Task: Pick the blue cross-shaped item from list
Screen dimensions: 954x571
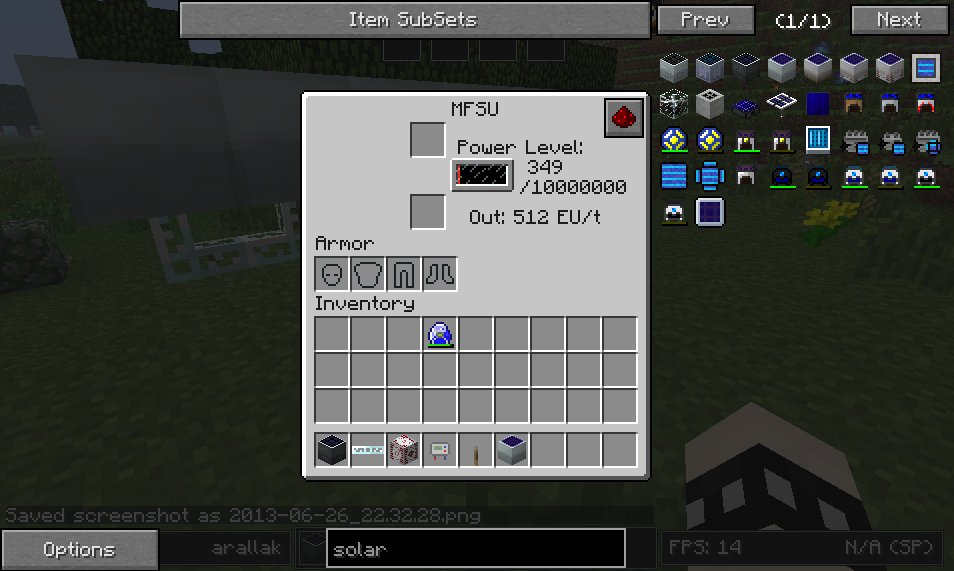Action: point(710,176)
